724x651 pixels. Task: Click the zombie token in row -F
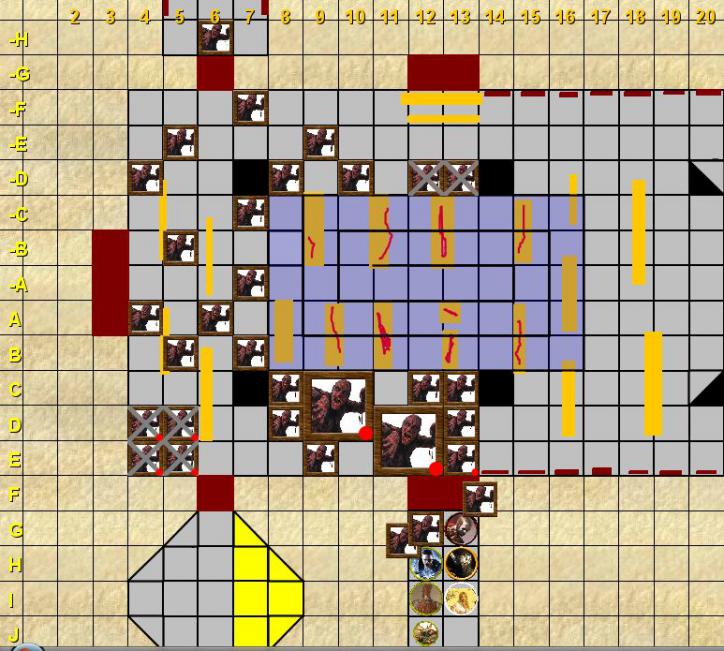[x=250, y=108]
